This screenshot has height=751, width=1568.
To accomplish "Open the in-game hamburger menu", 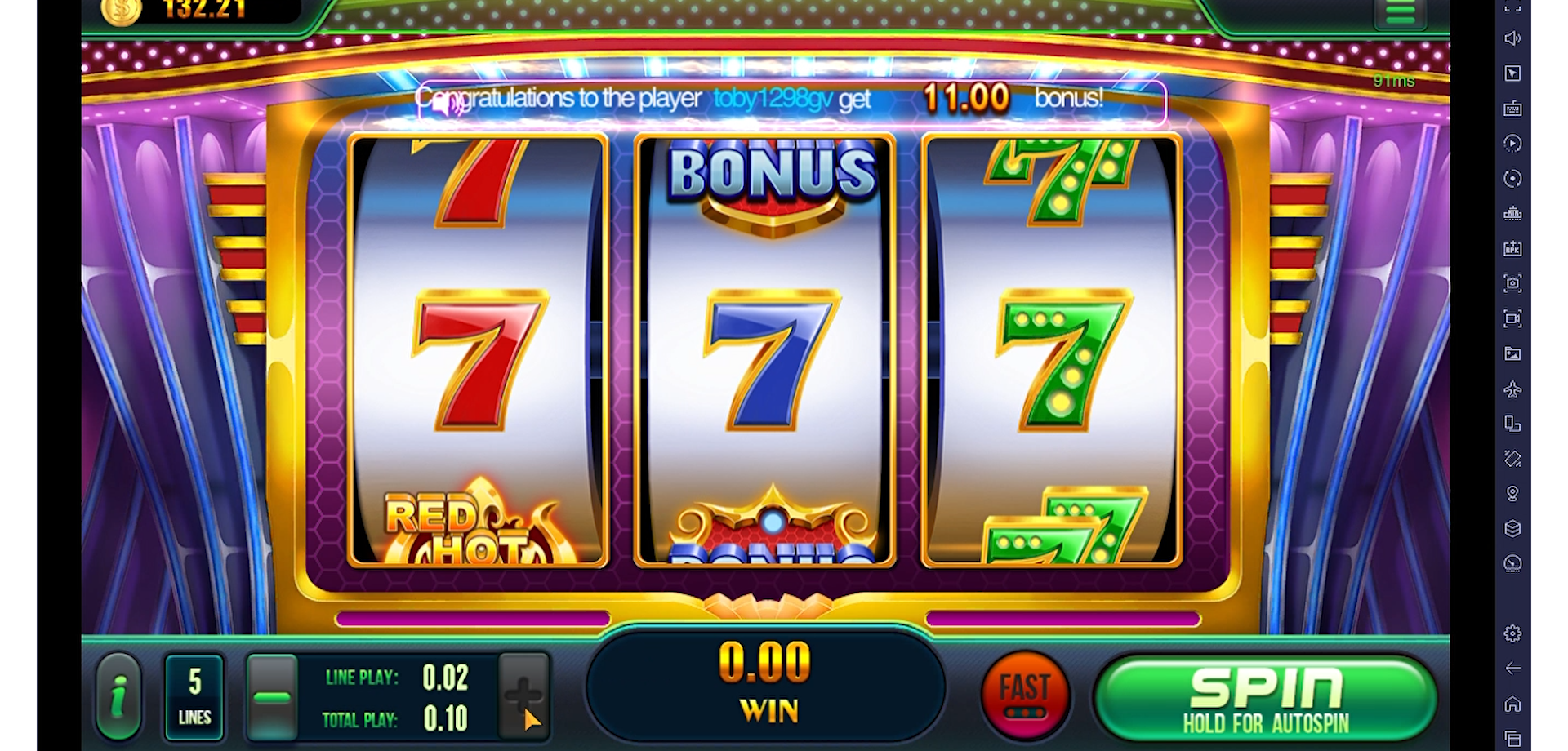I will [x=1400, y=12].
